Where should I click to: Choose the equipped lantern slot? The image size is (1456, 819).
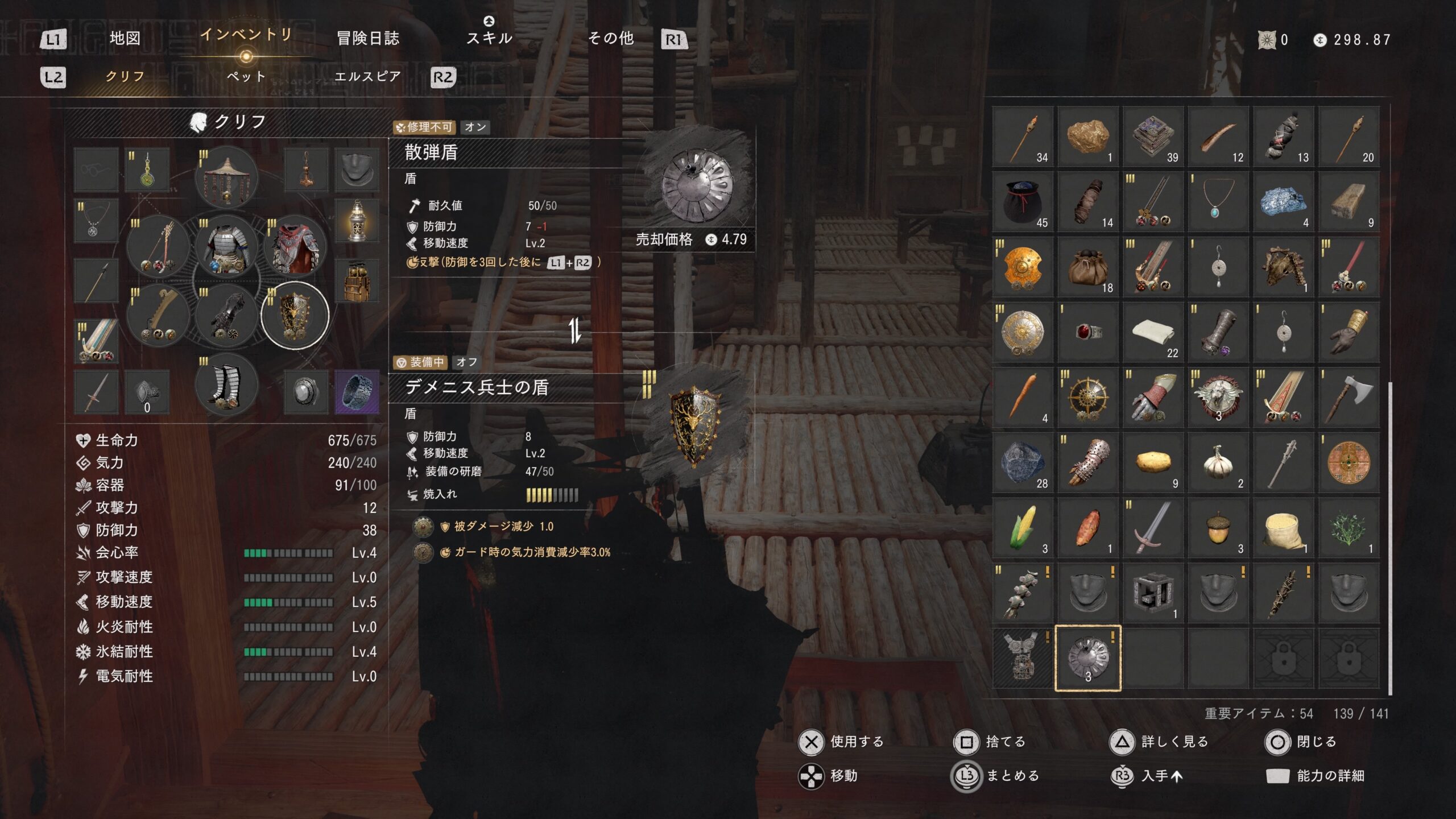357,222
